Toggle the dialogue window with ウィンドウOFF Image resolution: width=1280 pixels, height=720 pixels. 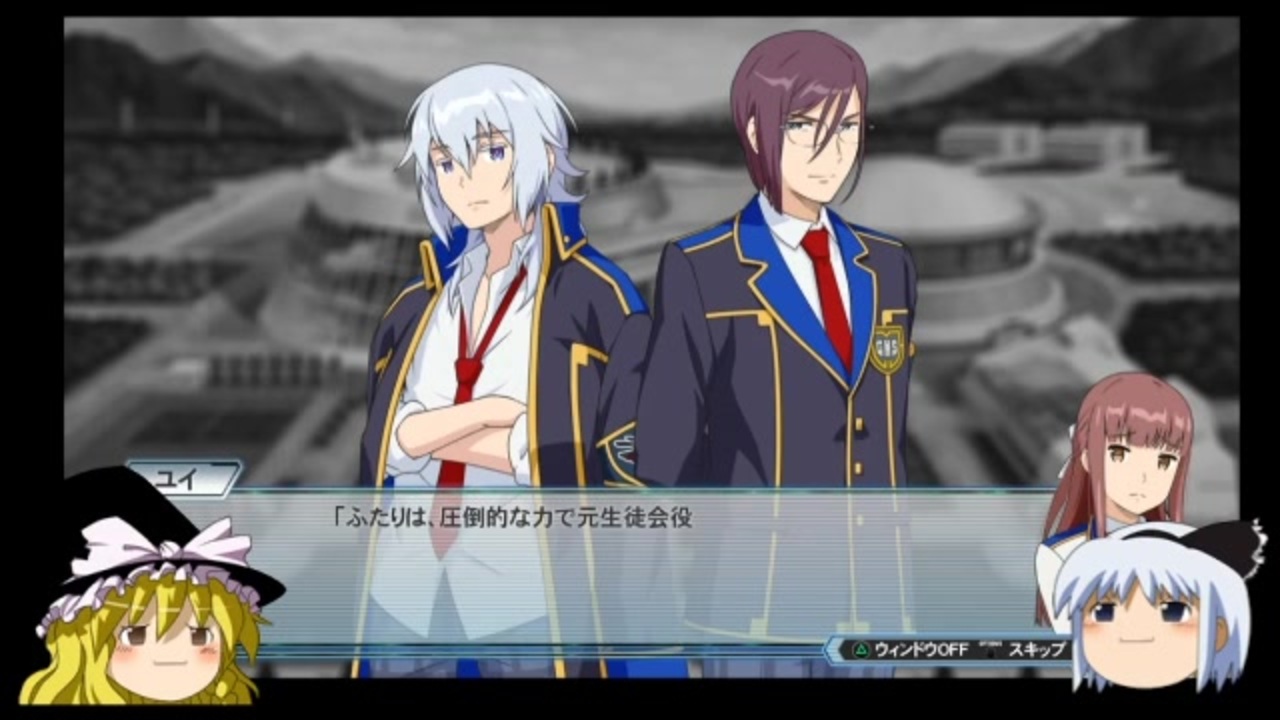click(917, 649)
